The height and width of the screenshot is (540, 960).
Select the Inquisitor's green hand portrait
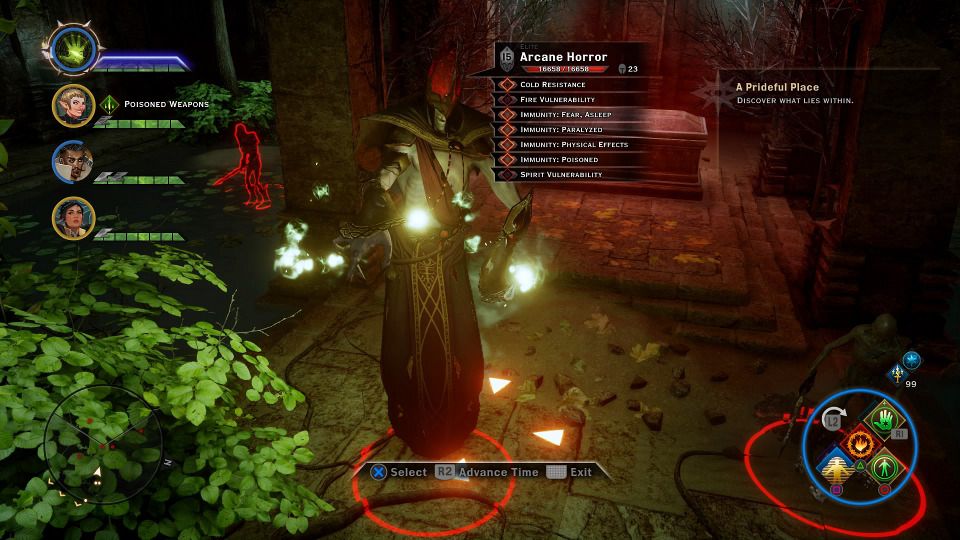[72, 50]
